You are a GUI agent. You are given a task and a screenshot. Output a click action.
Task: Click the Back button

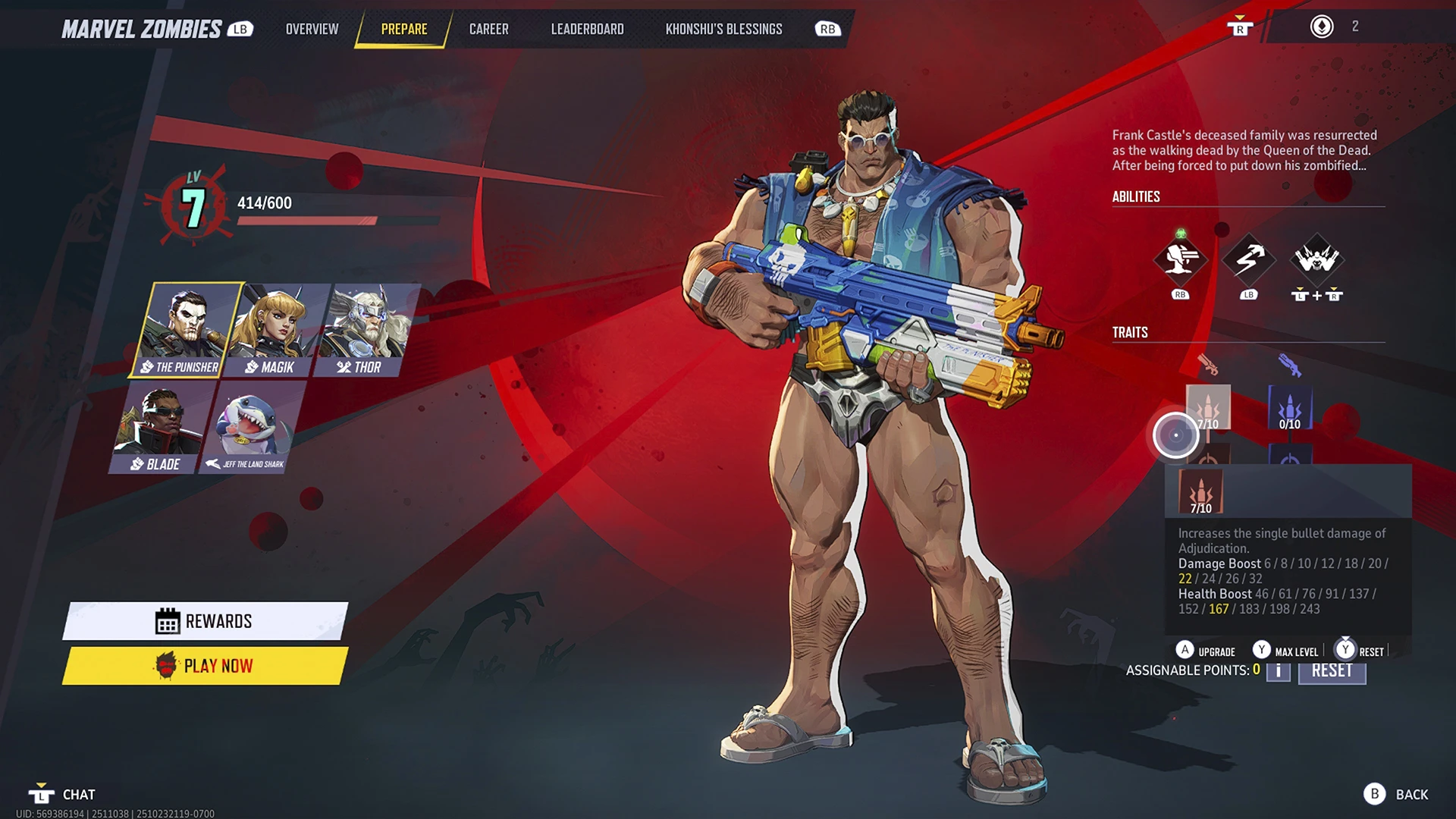1396,794
